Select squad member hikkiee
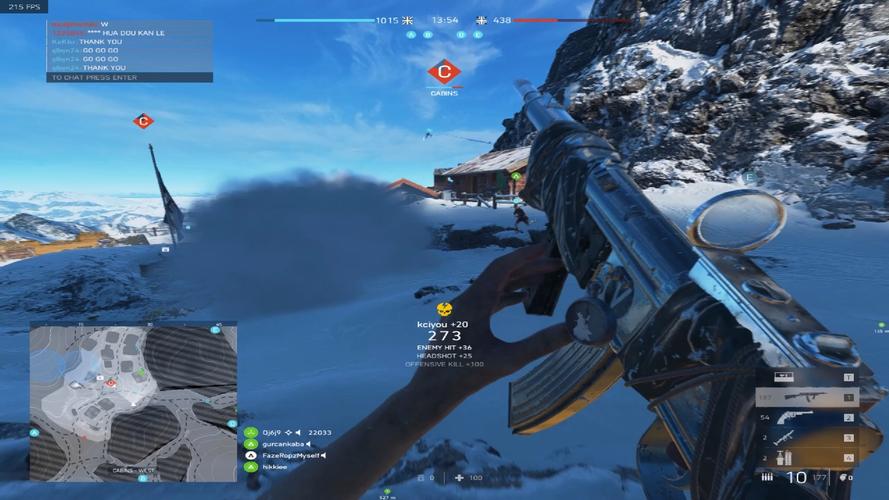 274,467
